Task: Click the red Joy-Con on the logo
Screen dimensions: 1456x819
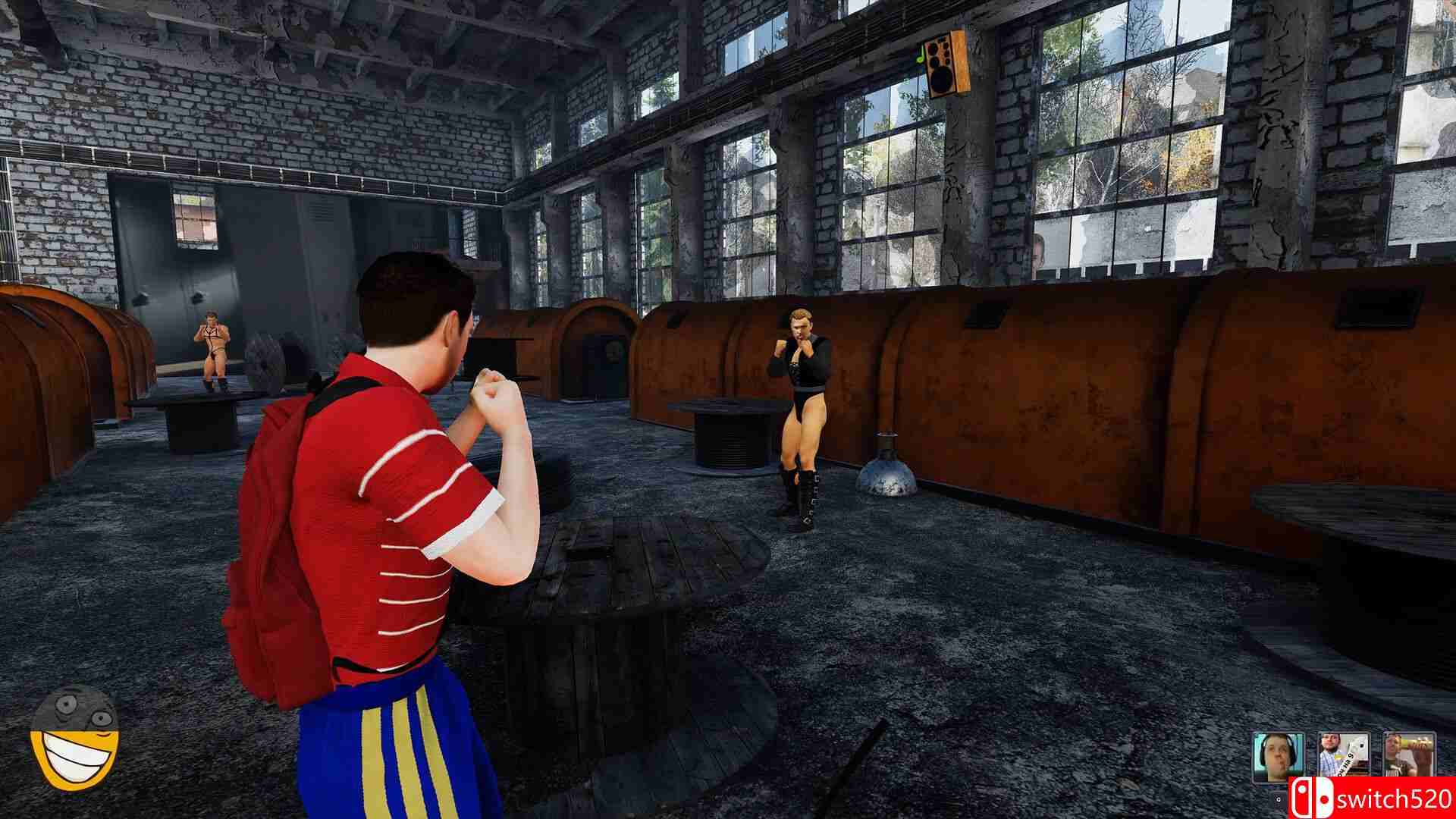Action: [1301, 796]
